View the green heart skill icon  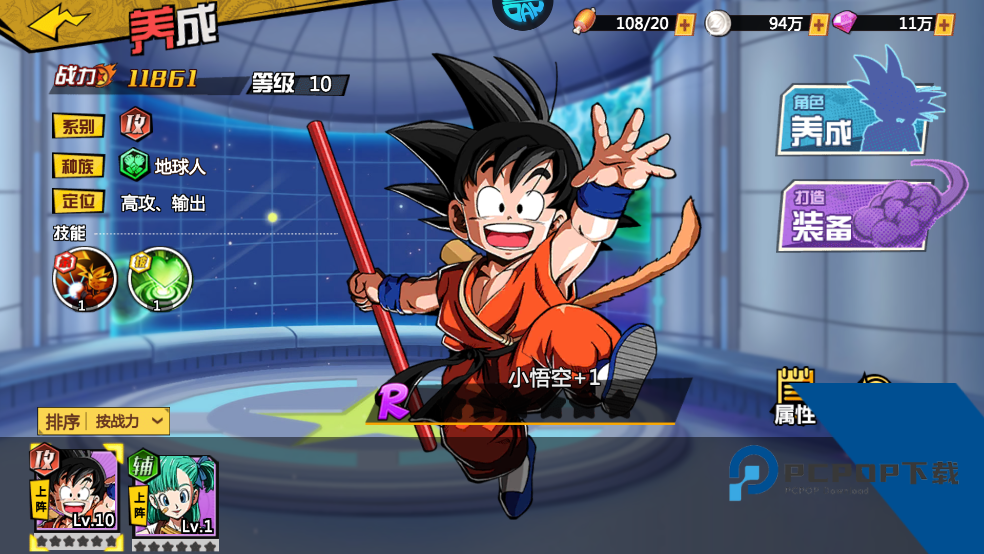[159, 279]
